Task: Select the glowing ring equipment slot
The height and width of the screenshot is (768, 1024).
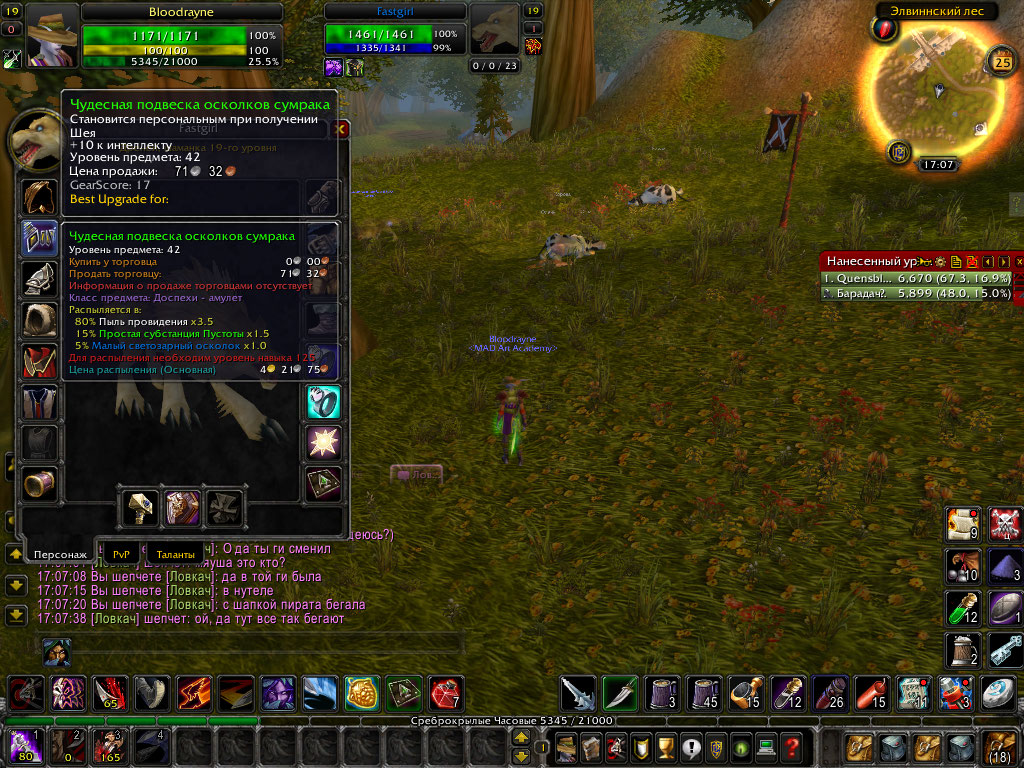Action: pyautogui.click(x=324, y=402)
